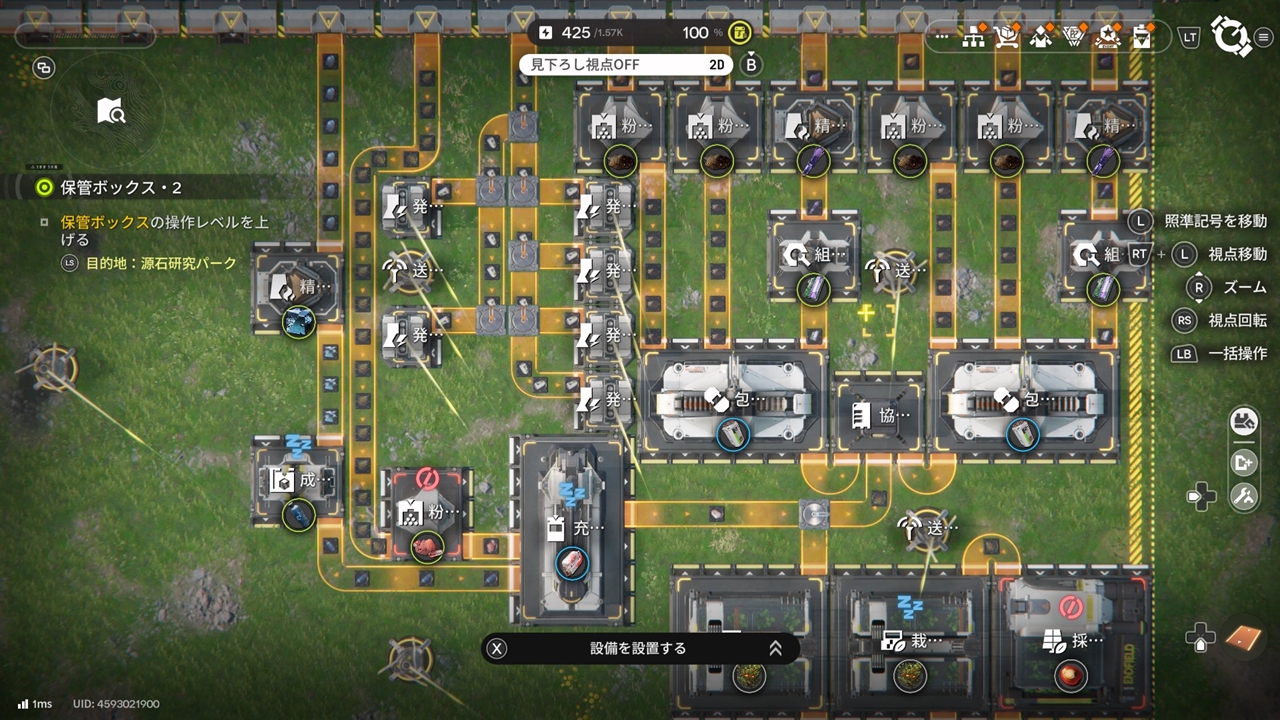
Task: Select the wrench tools icon
Action: coord(1244,497)
